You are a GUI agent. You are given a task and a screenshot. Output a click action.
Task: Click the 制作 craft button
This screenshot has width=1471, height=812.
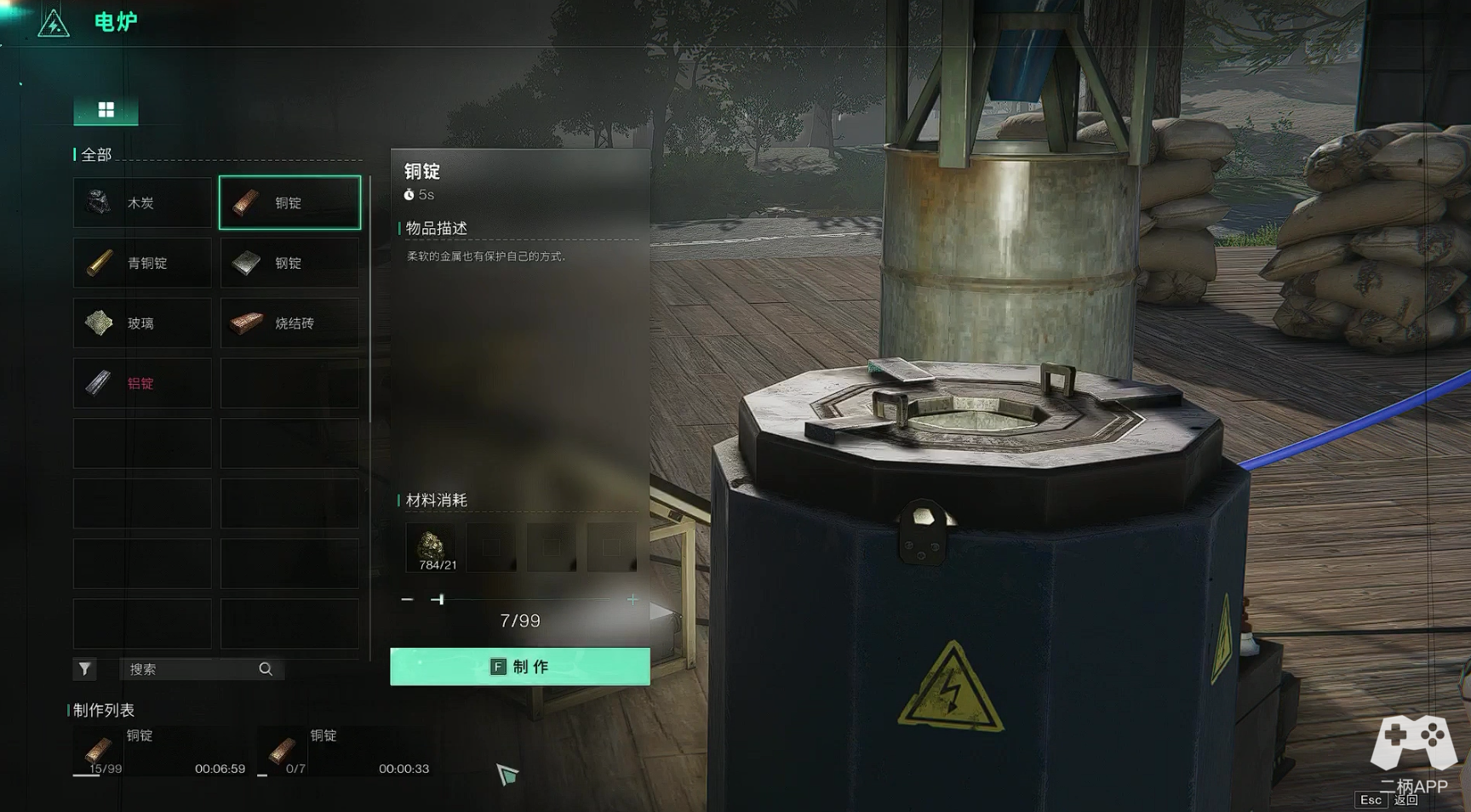point(519,666)
